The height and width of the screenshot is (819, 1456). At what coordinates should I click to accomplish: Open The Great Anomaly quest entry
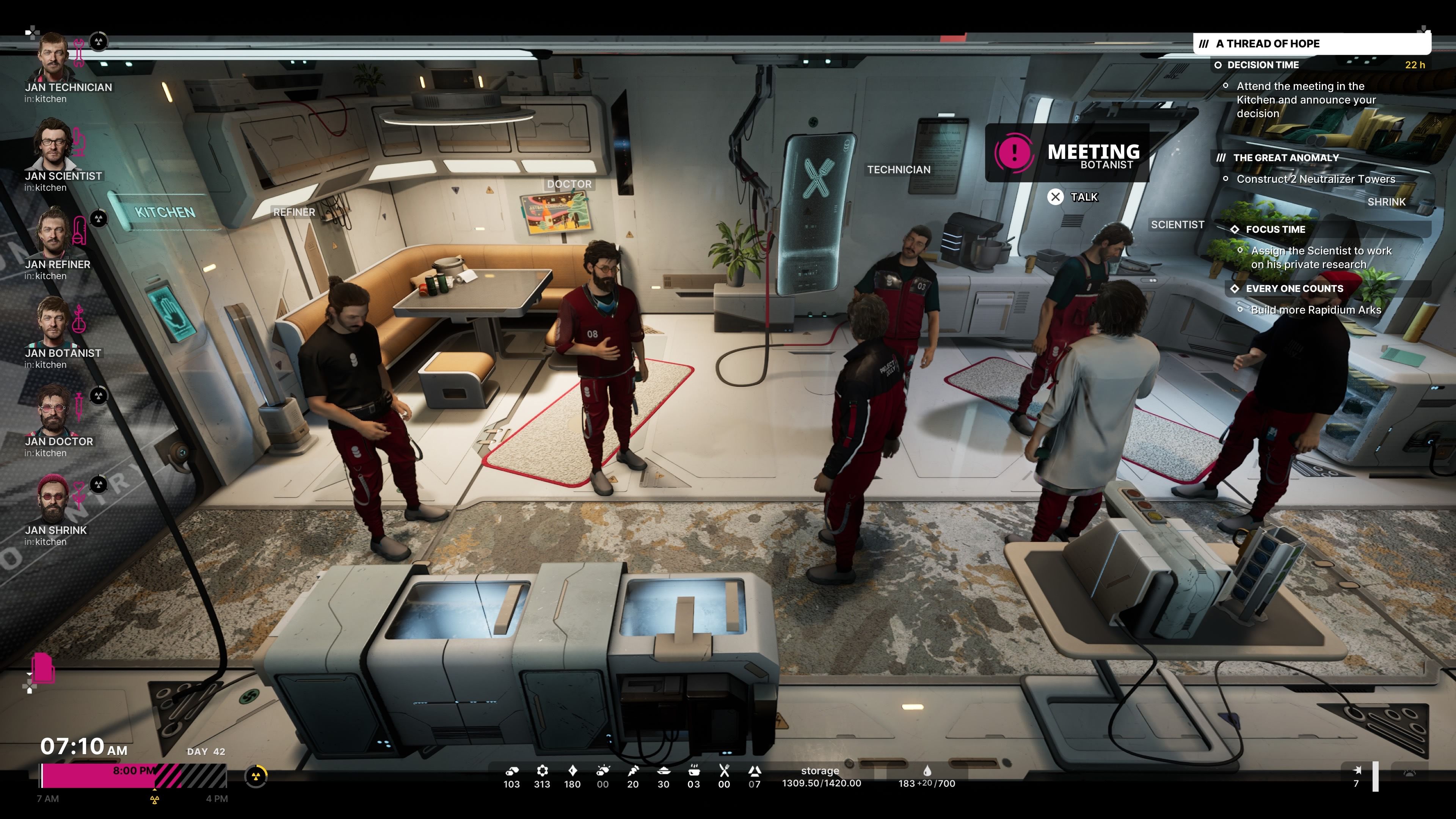coord(1285,158)
